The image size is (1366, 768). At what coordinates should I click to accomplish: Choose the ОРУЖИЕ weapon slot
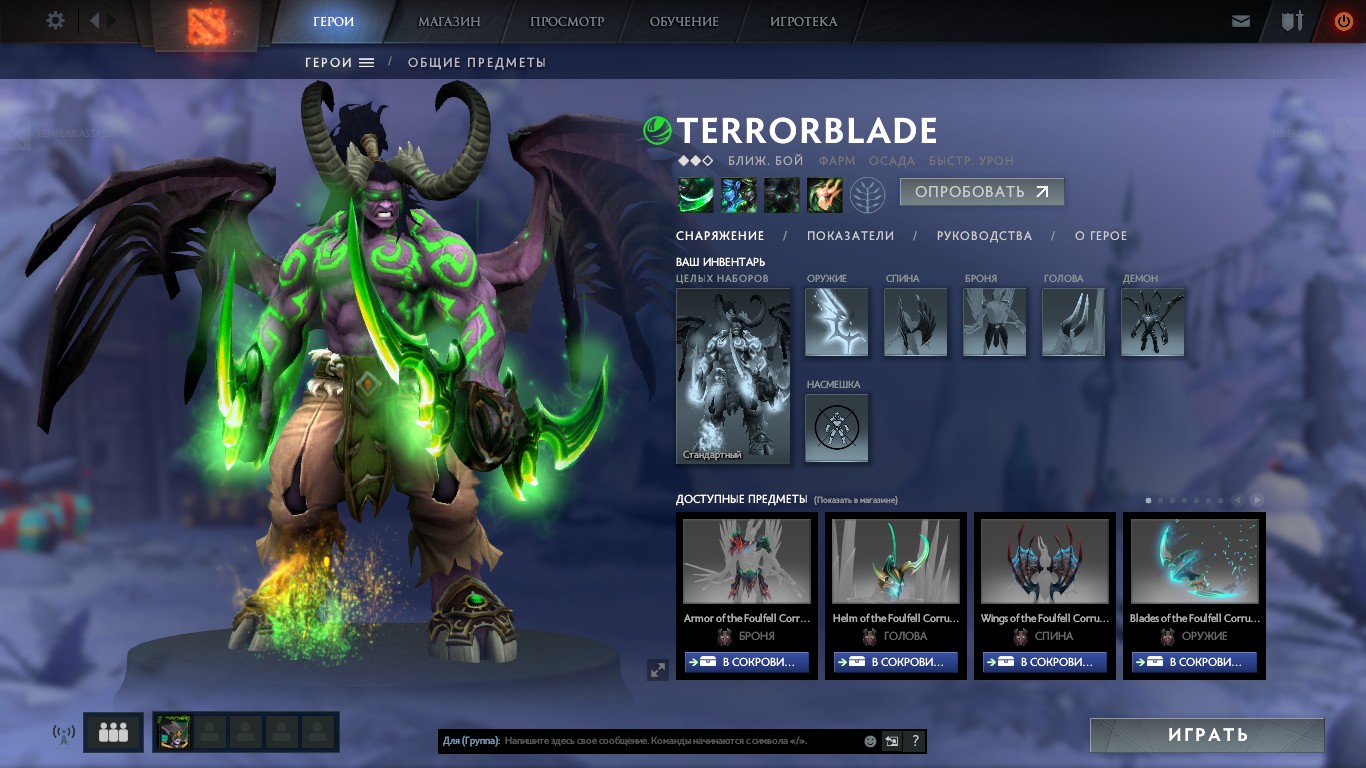836,322
